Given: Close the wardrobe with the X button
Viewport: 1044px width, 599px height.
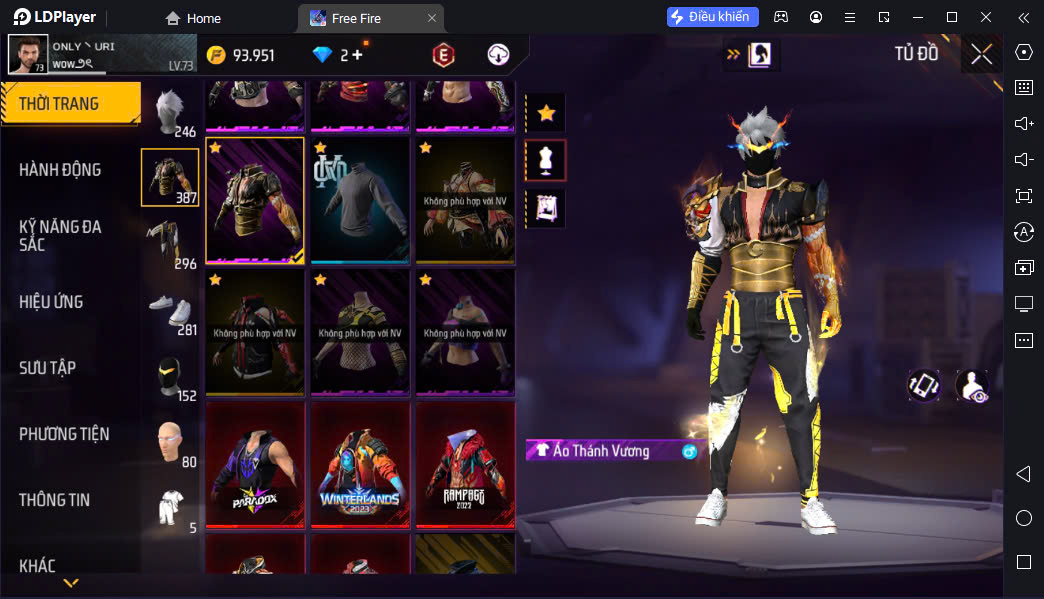Looking at the screenshot, I should [981, 55].
